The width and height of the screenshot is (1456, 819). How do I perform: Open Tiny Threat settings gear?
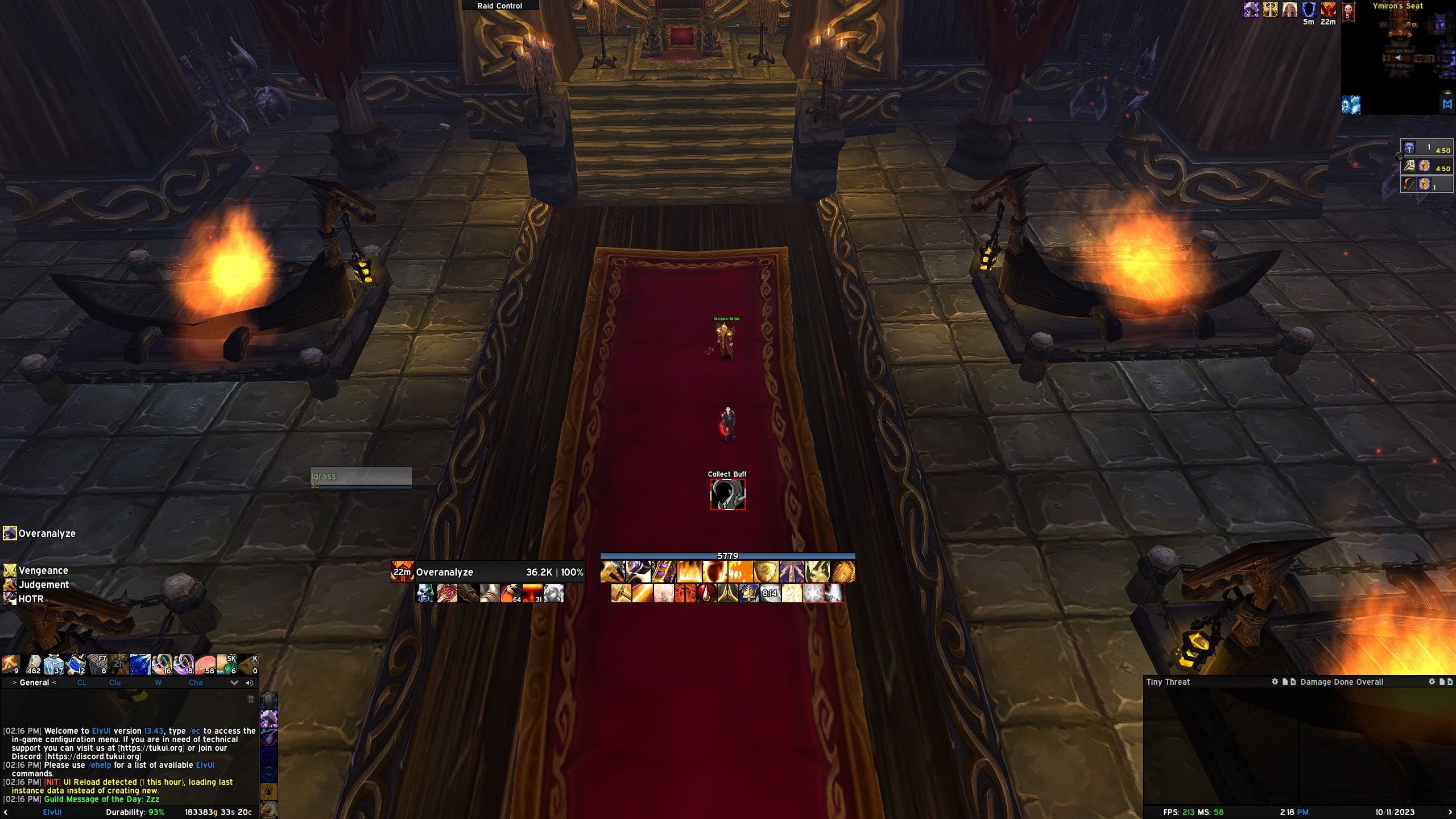(1275, 681)
